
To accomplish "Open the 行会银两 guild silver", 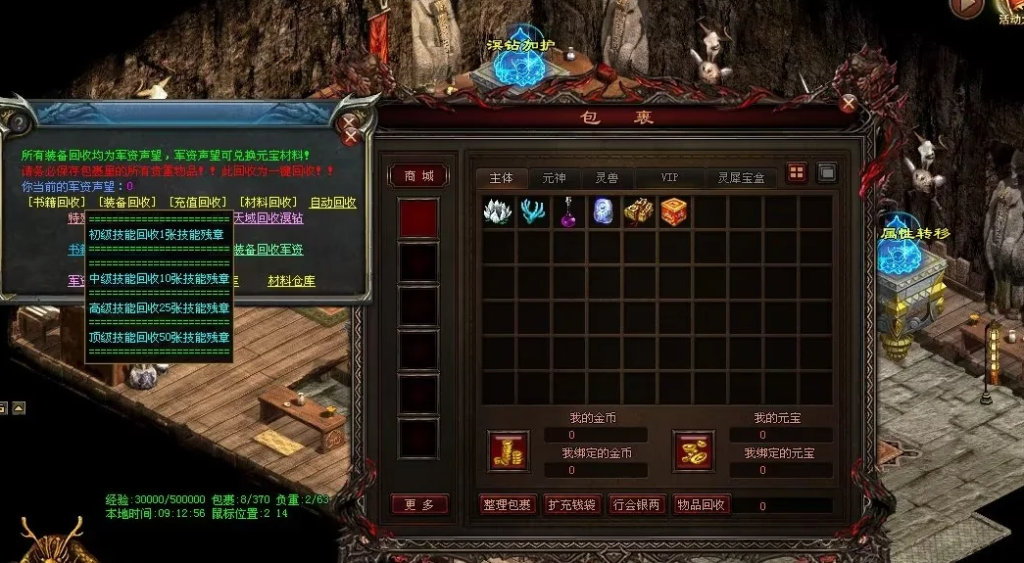I will 637,505.
